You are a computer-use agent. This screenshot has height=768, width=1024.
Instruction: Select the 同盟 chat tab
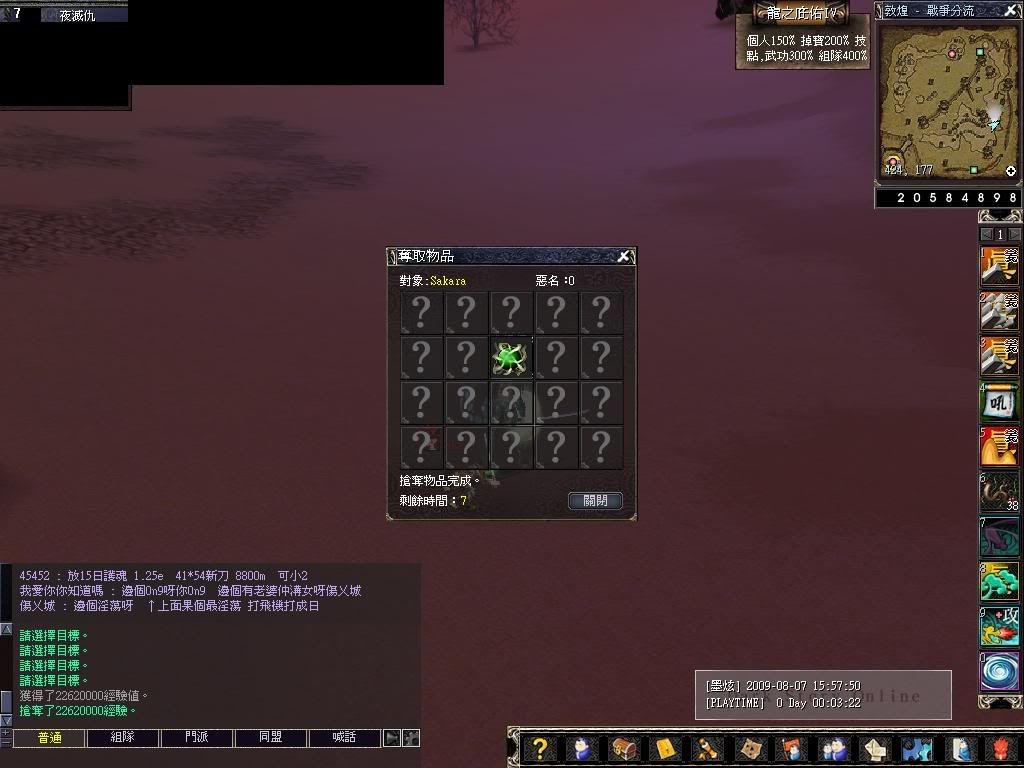(x=271, y=738)
